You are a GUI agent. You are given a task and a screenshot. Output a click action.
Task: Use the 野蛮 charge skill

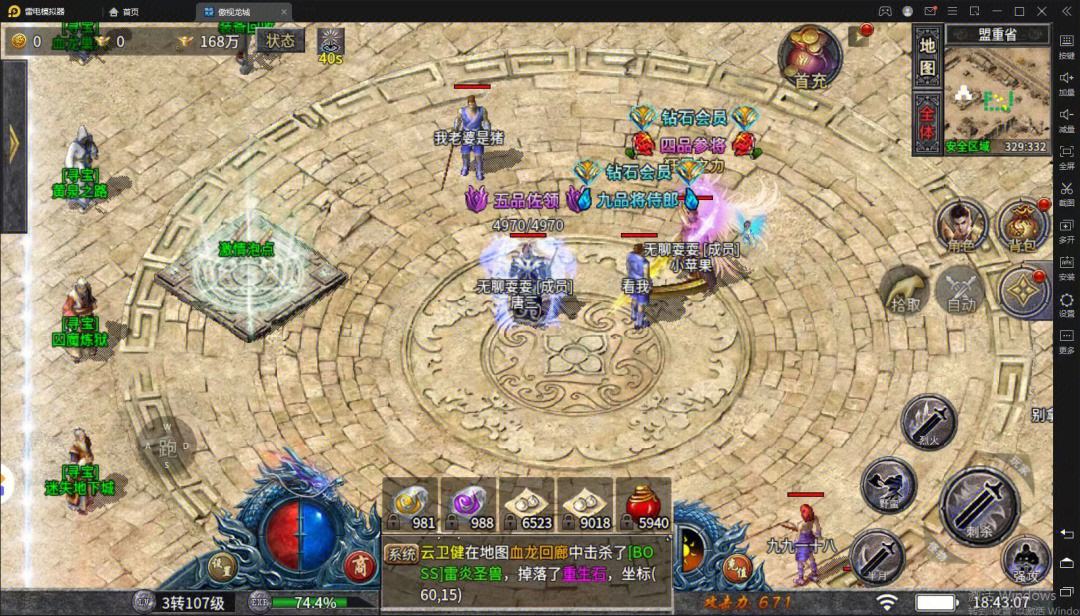click(888, 485)
